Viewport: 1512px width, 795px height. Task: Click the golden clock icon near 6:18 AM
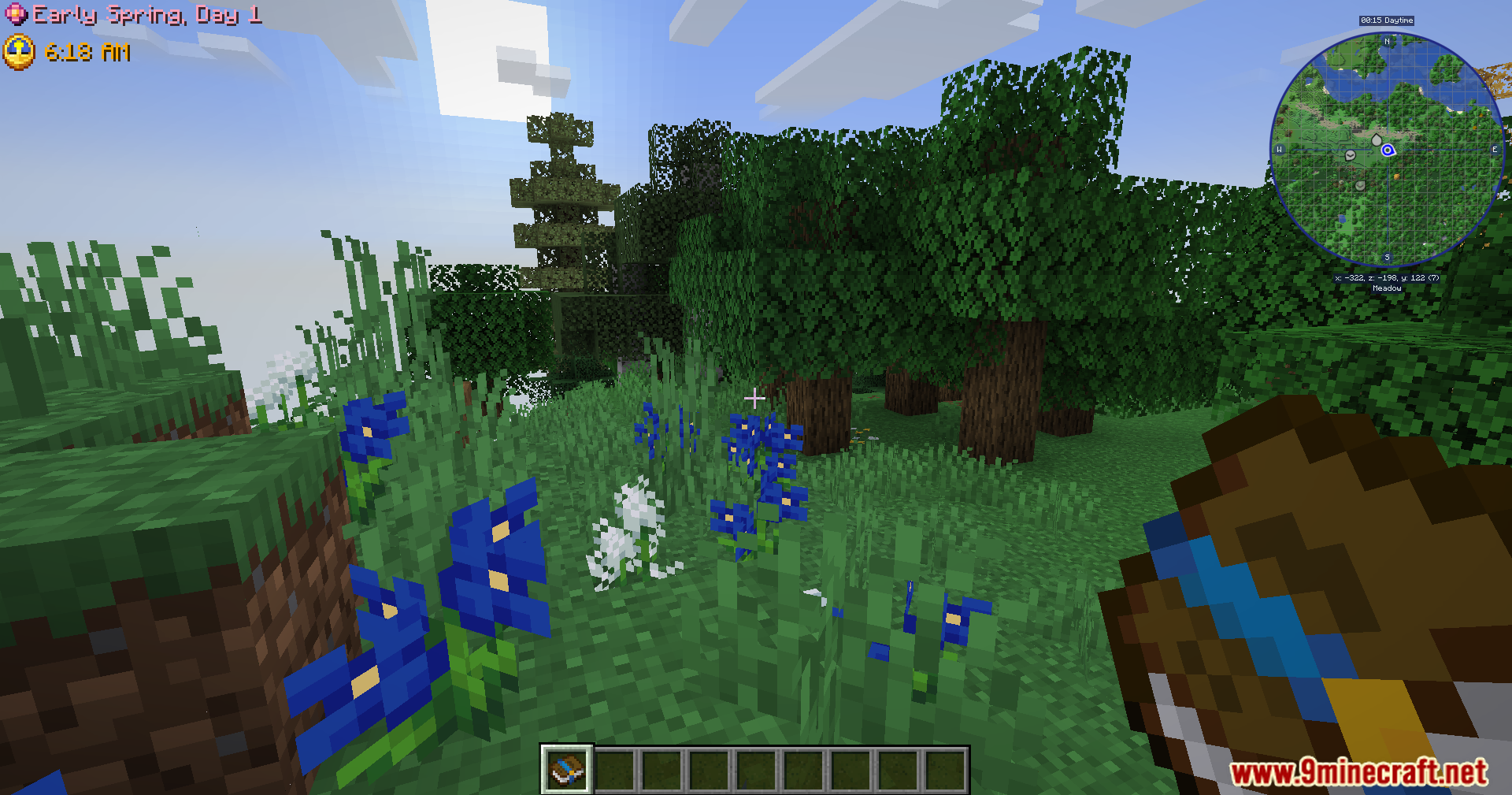[x=20, y=53]
